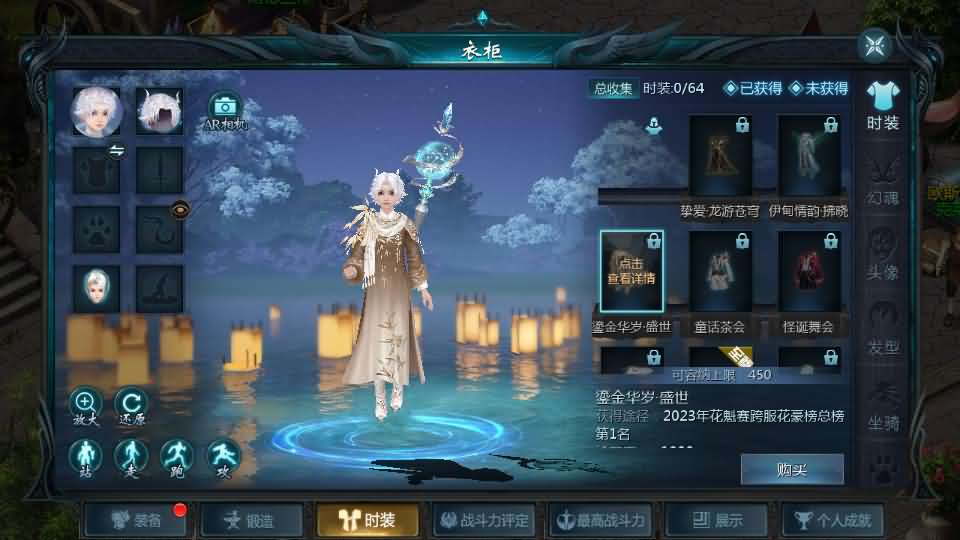Image resolution: width=960 pixels, height=540 pixels.
Task: Toggle the 已获得 obtained filter
Action: pyautogui.click(x=754, y=88)
